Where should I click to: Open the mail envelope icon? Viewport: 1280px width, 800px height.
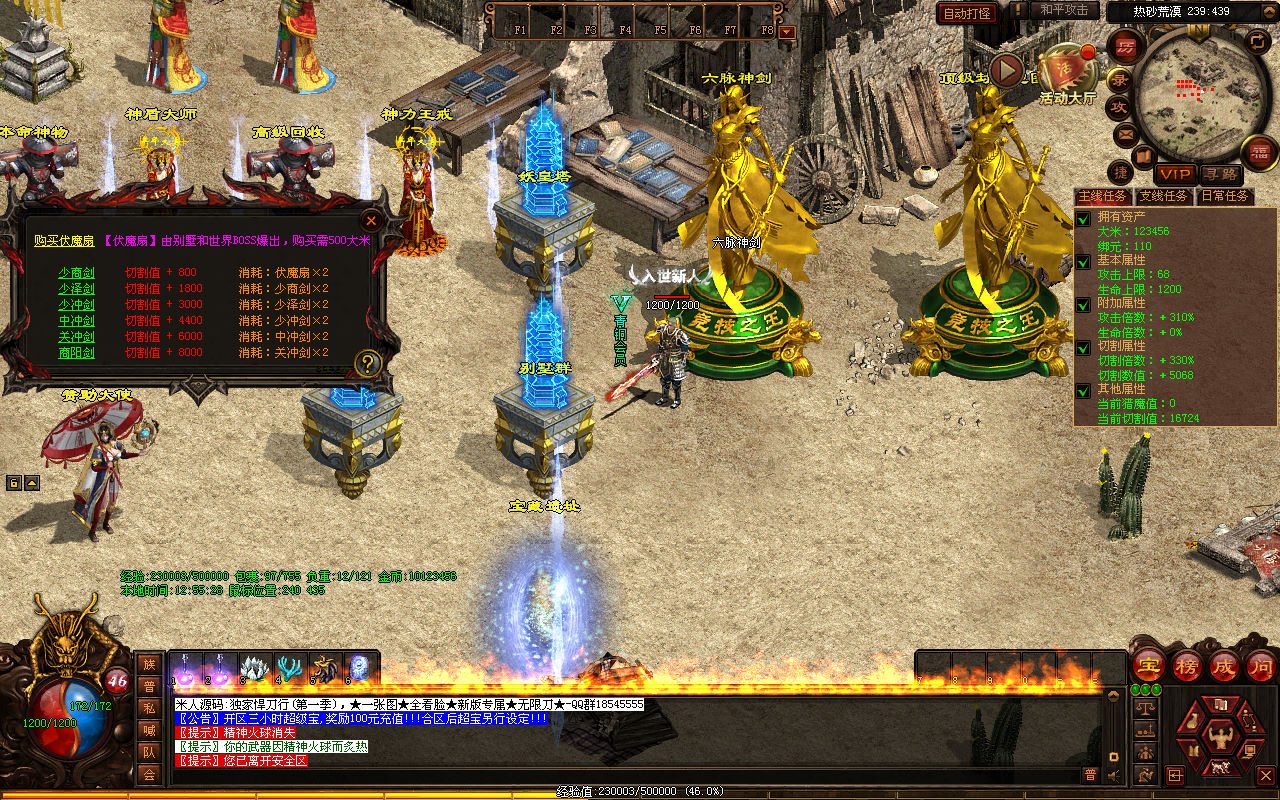click(1125, 134)
